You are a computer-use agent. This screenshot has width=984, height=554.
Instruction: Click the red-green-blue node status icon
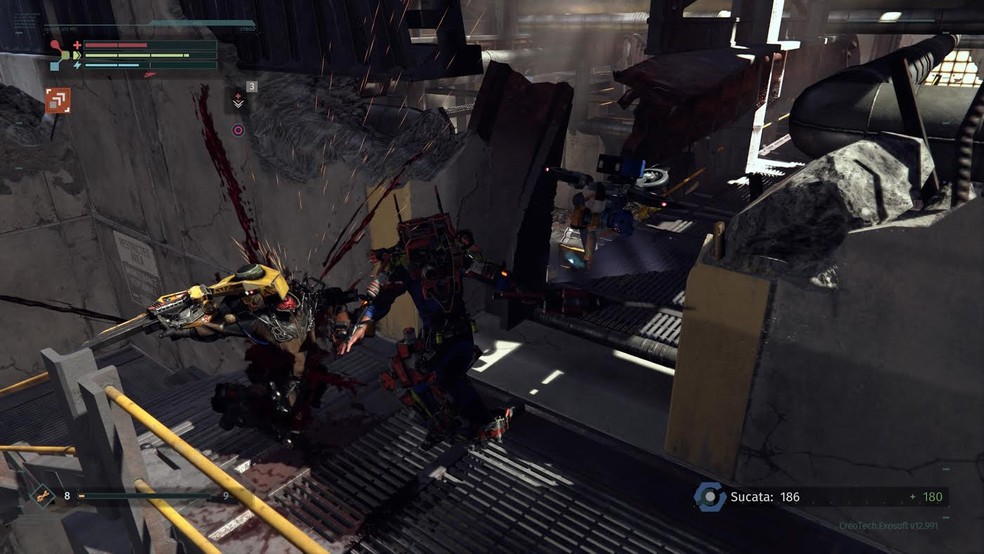[x=60, y=54]
